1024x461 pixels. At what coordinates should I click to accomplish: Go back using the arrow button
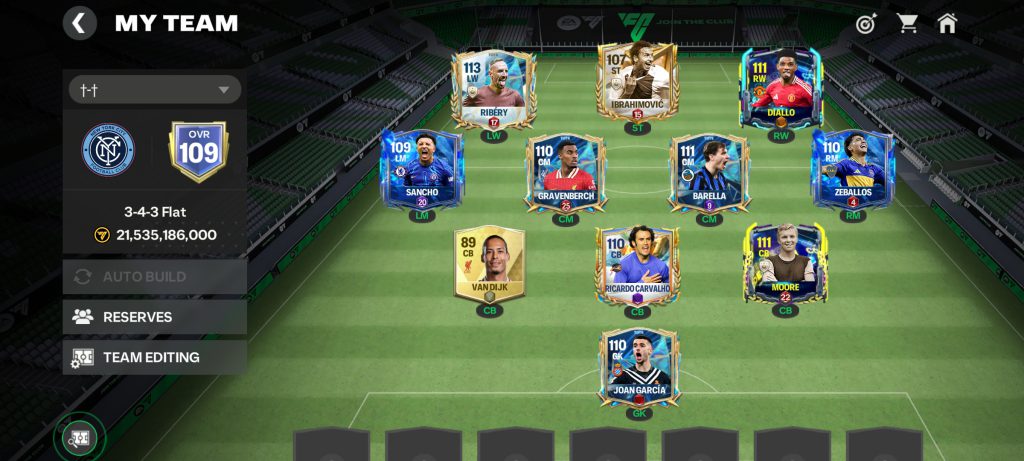point(80,23)
